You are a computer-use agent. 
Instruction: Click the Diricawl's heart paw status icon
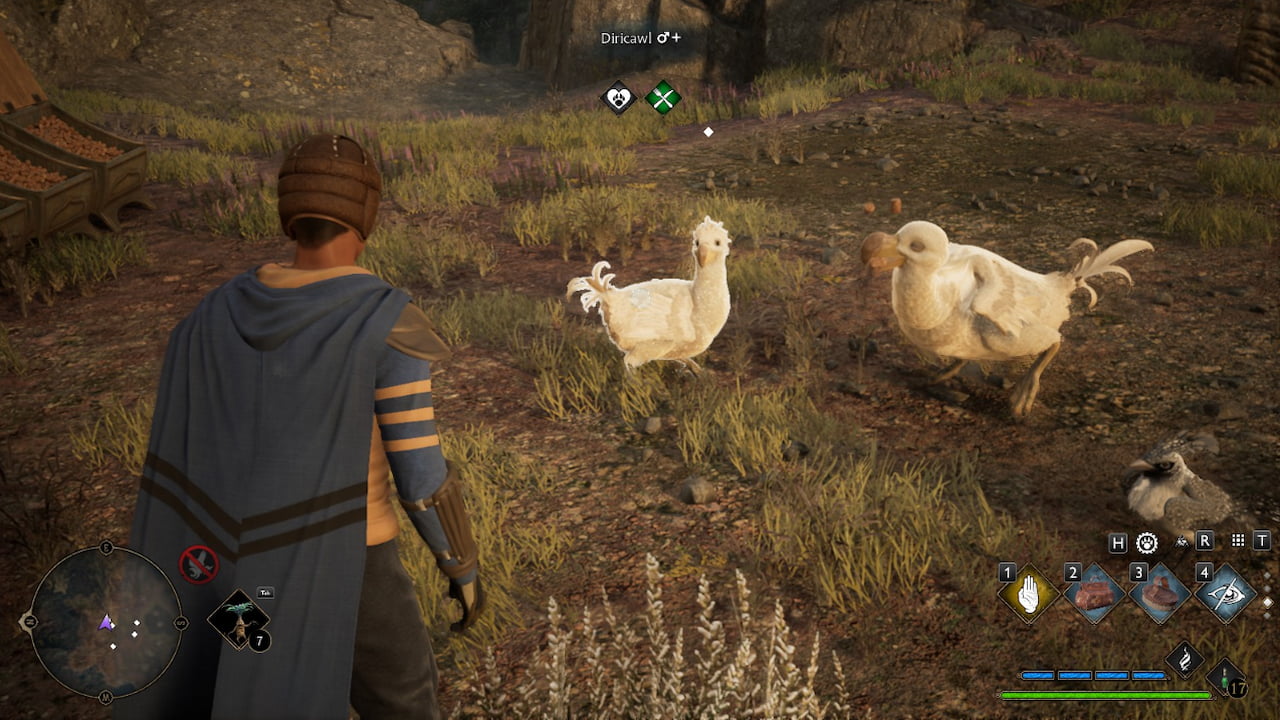(x=619, y=97)
